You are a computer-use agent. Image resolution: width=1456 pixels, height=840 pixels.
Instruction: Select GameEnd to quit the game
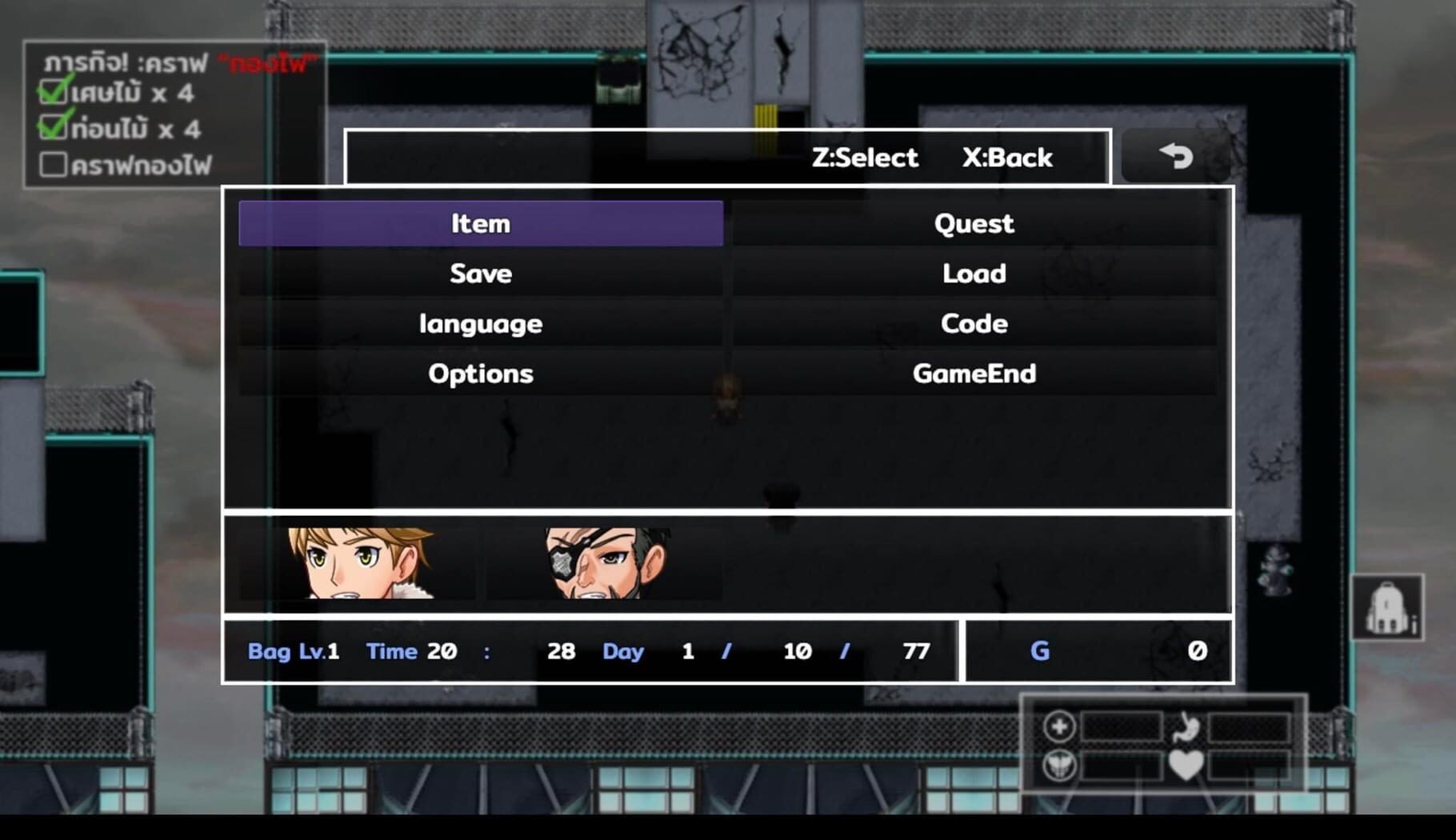pyautogui.click(x=974, y=373)
